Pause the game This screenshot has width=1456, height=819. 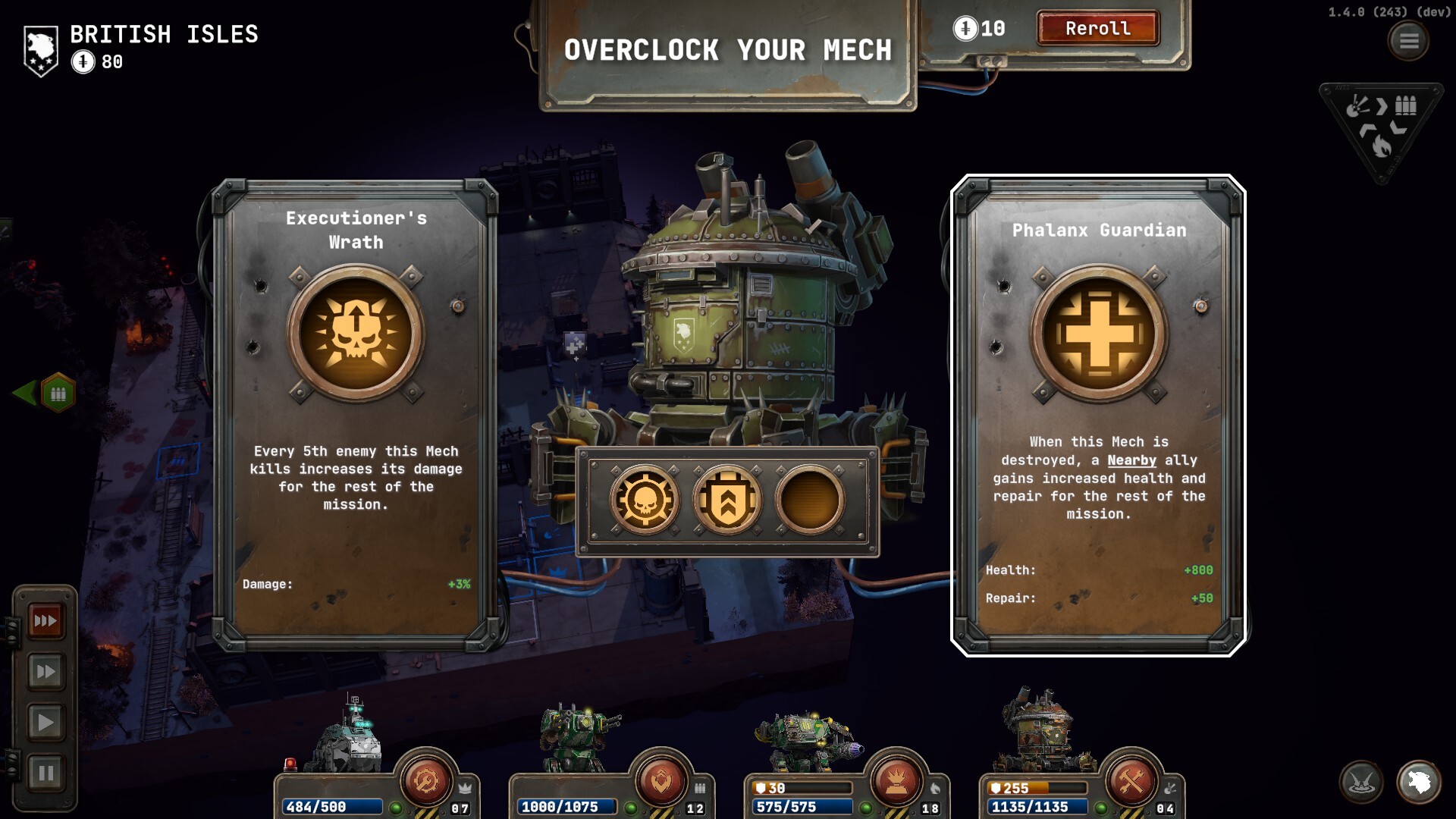coord(45,773)
